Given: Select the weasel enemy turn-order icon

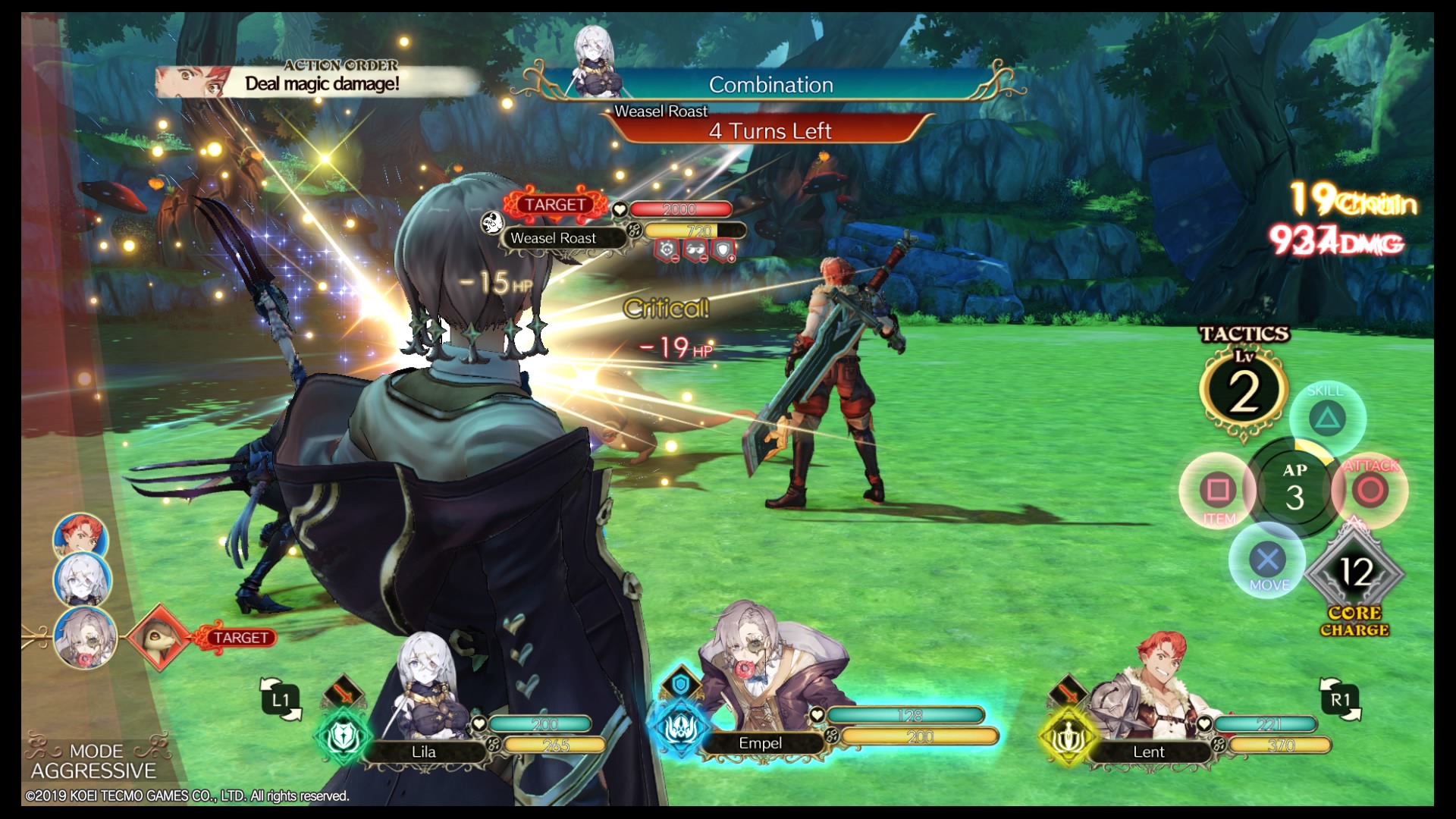Looking at the screenshot, I should [x=158, y=638].
